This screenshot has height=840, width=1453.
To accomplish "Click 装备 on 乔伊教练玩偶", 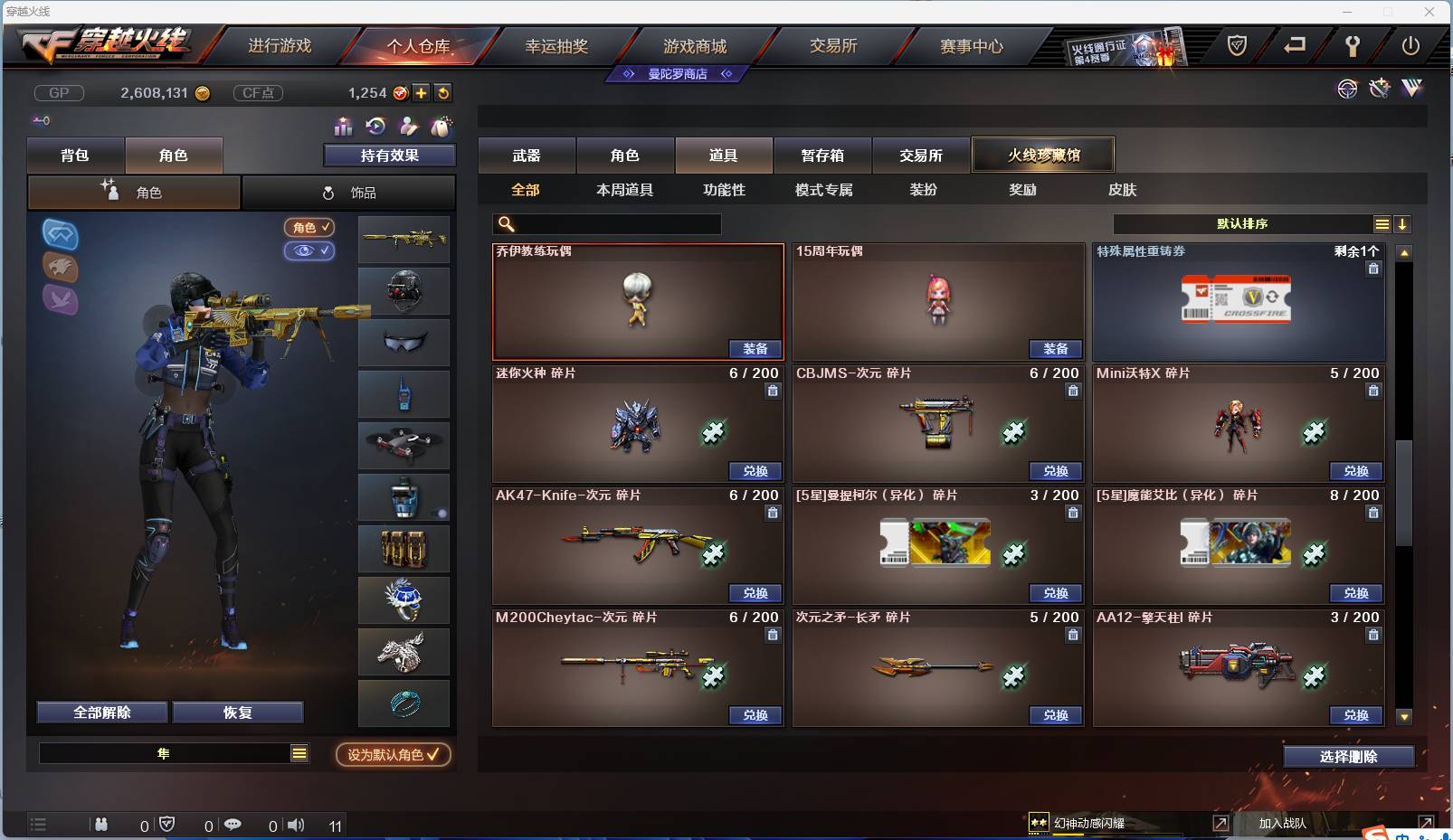I will click(x=755, y=349).
